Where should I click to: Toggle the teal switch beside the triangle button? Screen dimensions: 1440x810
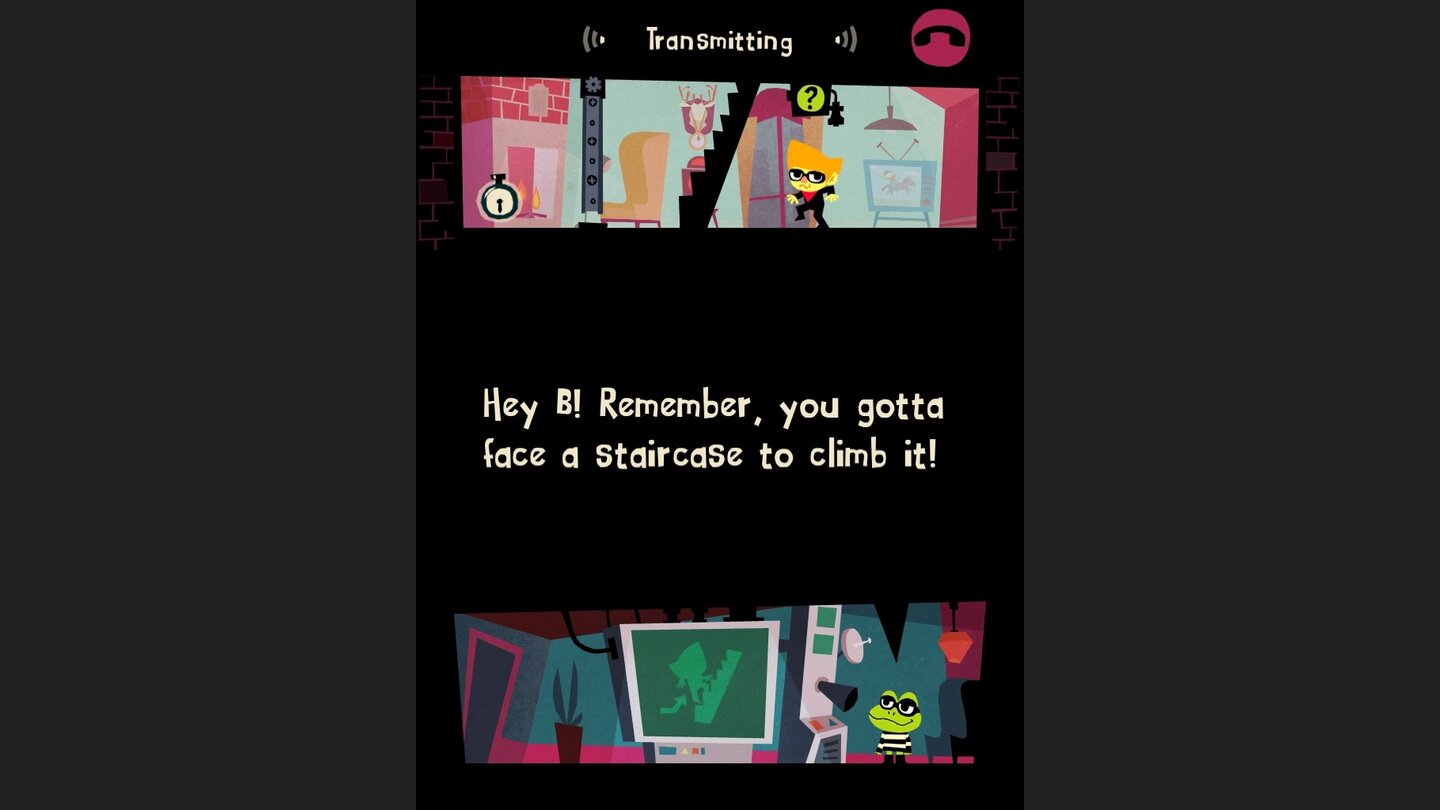(665, 750)
